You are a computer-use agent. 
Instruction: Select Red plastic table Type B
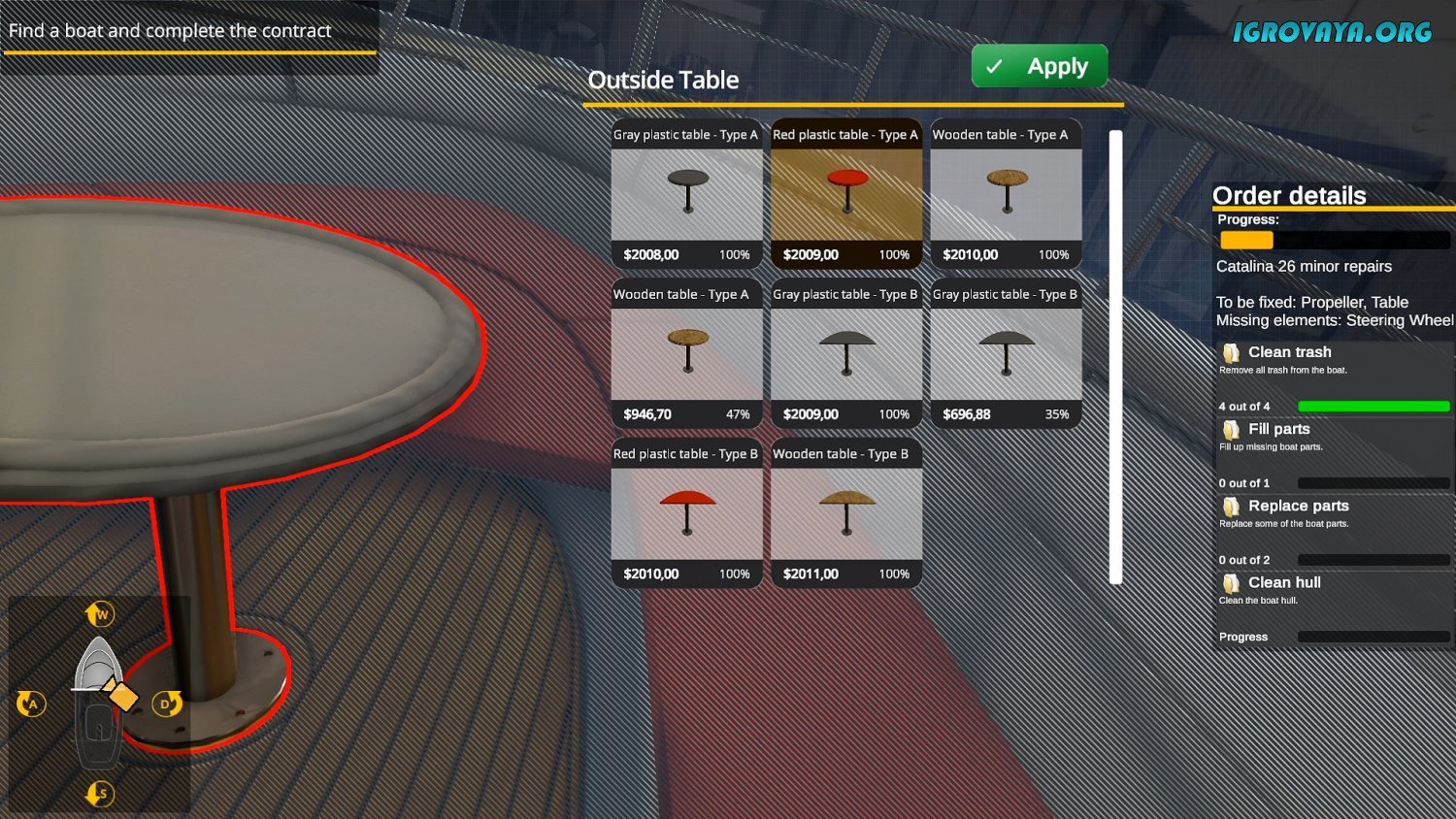pyautogui.click(x=686, y=513)
